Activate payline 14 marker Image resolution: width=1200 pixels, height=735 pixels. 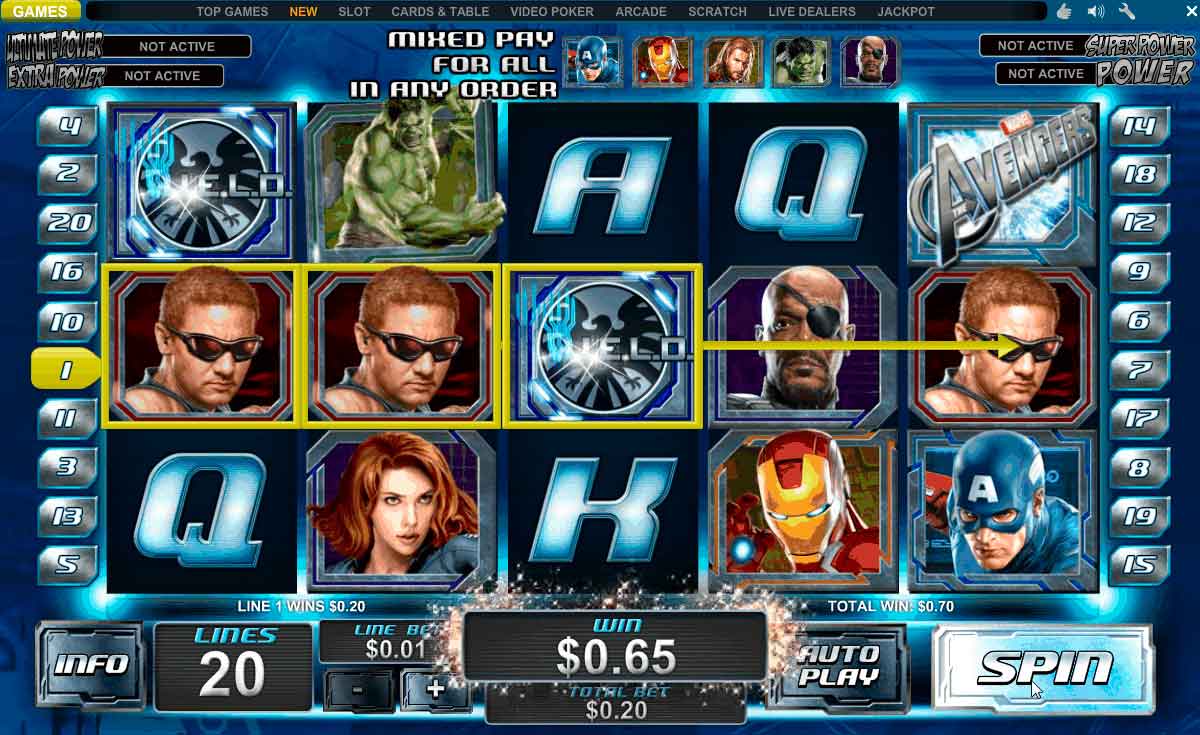point(1140,126)
